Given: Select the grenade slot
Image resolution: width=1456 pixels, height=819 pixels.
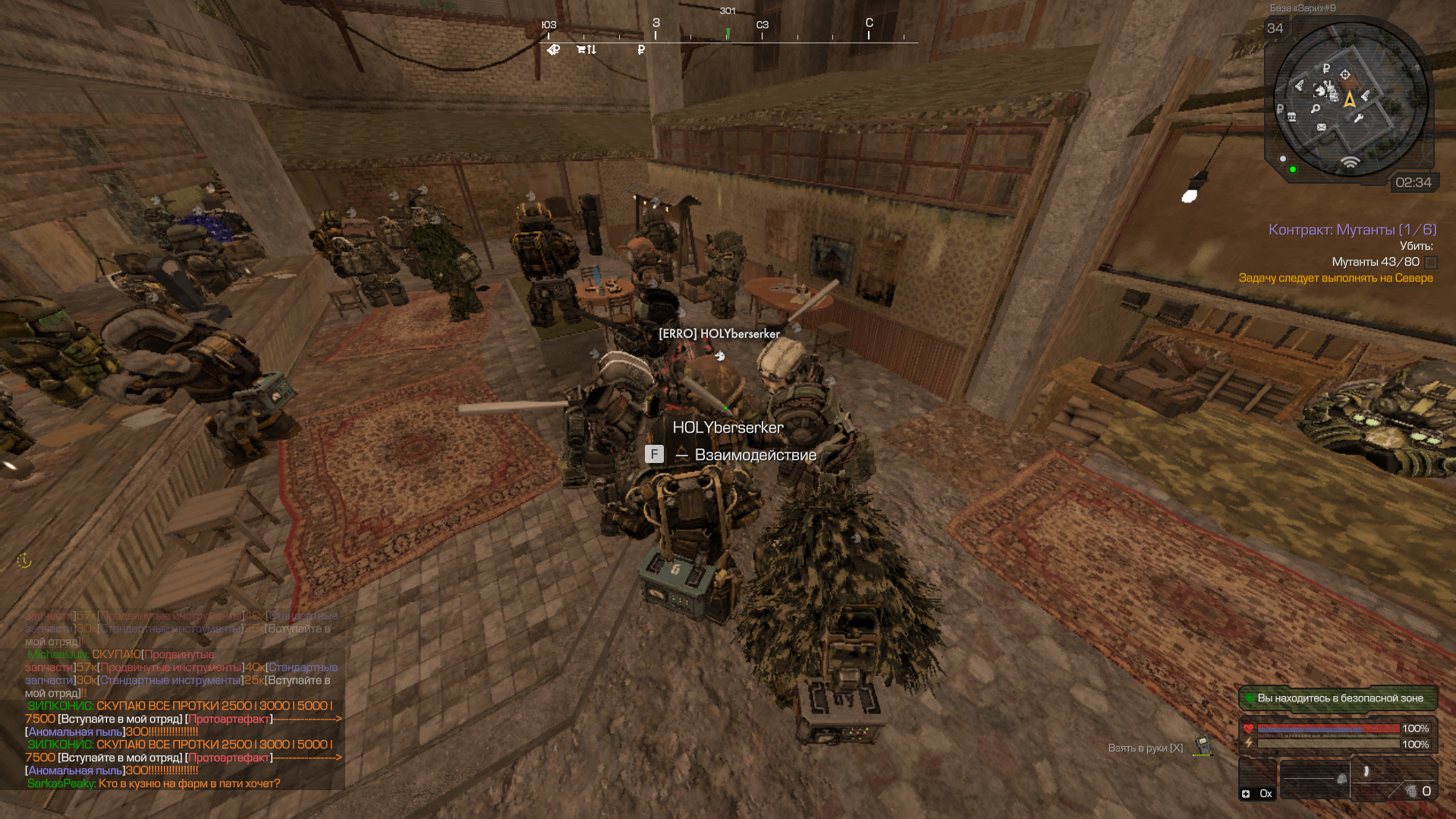Looking at the screenshot, I should (1411, 790).
